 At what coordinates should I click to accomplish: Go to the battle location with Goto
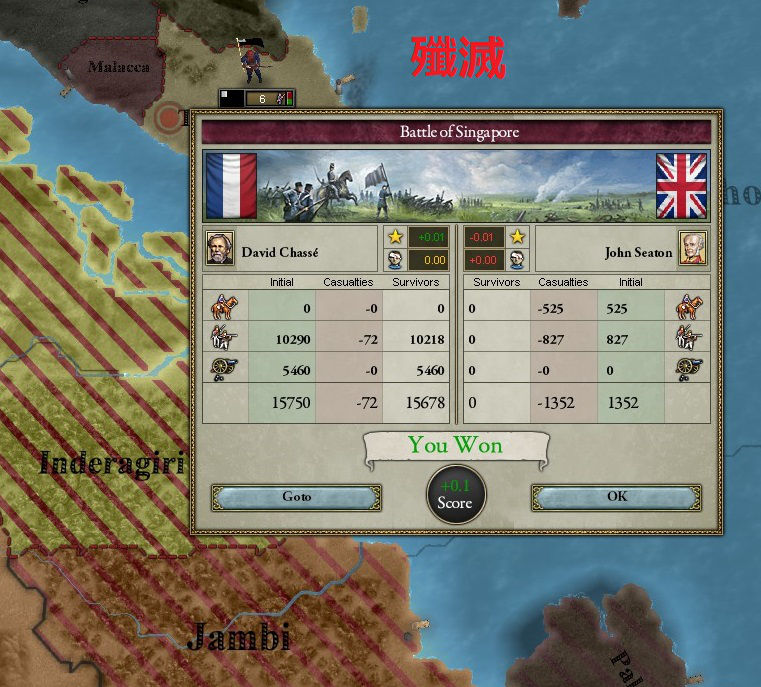tap(296, 497)
